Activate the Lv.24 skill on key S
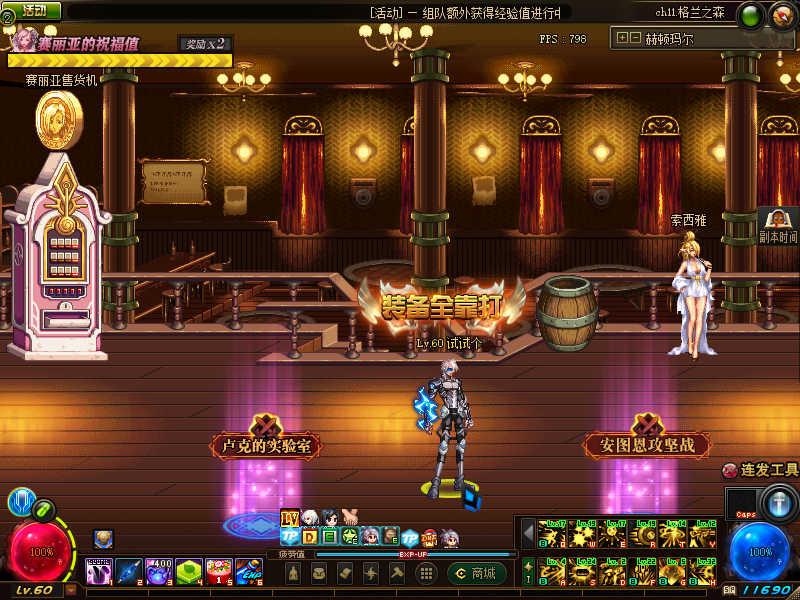The image size is (800, 600). point(582,571)
